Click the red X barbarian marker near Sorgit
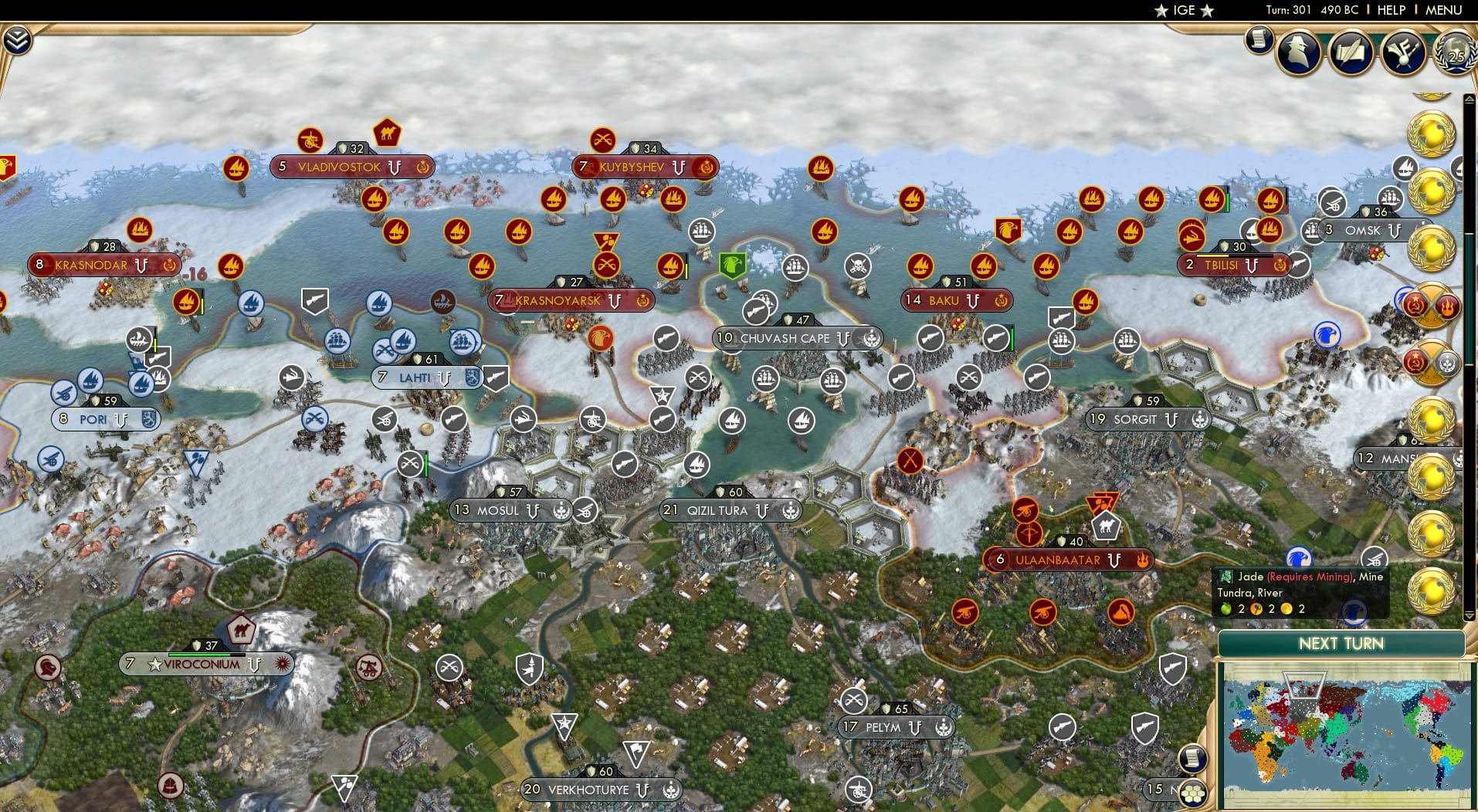The height and width of the screenshot is (812, 1478). pyautogui.click(x=911, y=461)
